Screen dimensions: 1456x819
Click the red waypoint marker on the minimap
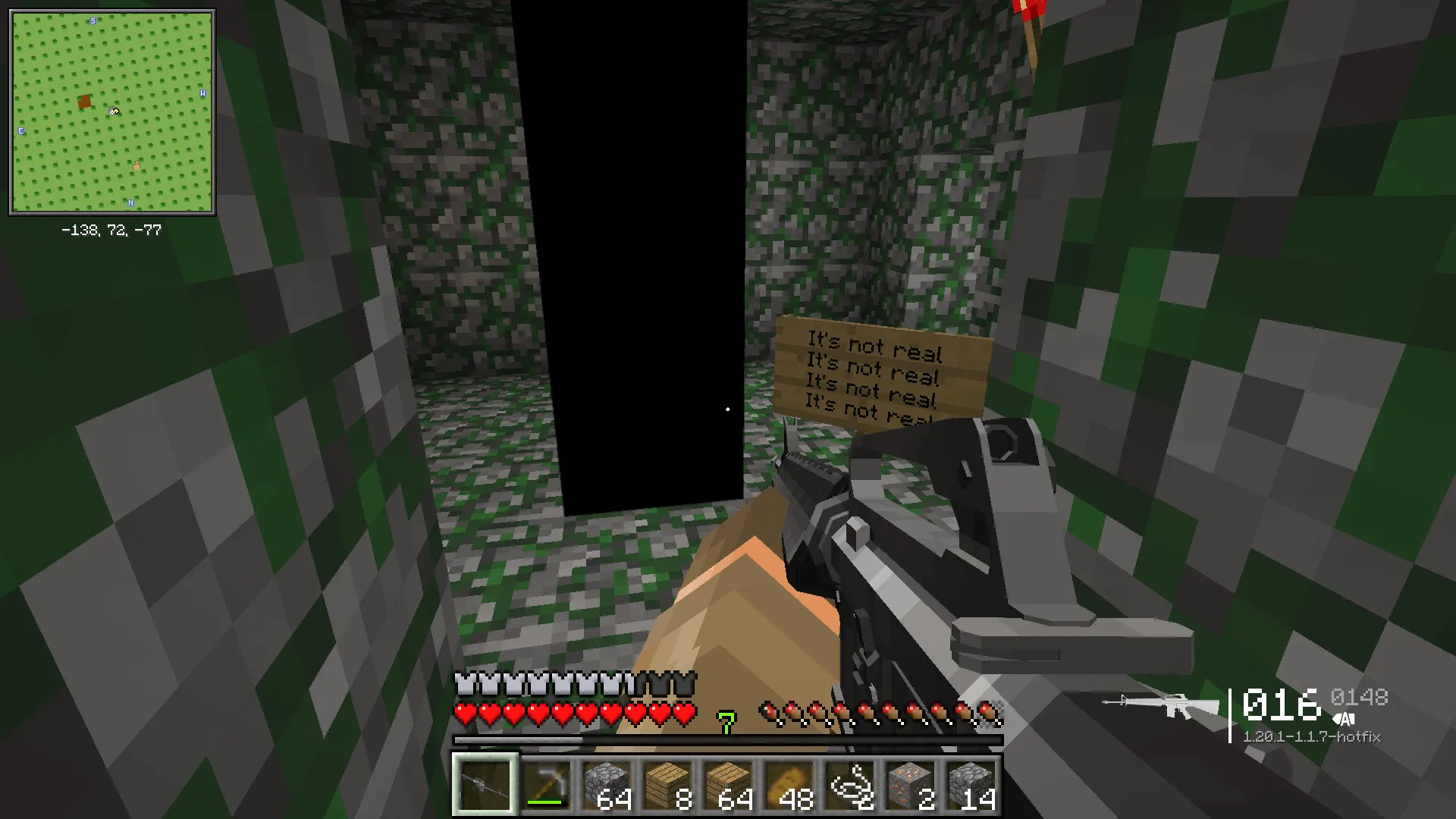coord(83,100)
